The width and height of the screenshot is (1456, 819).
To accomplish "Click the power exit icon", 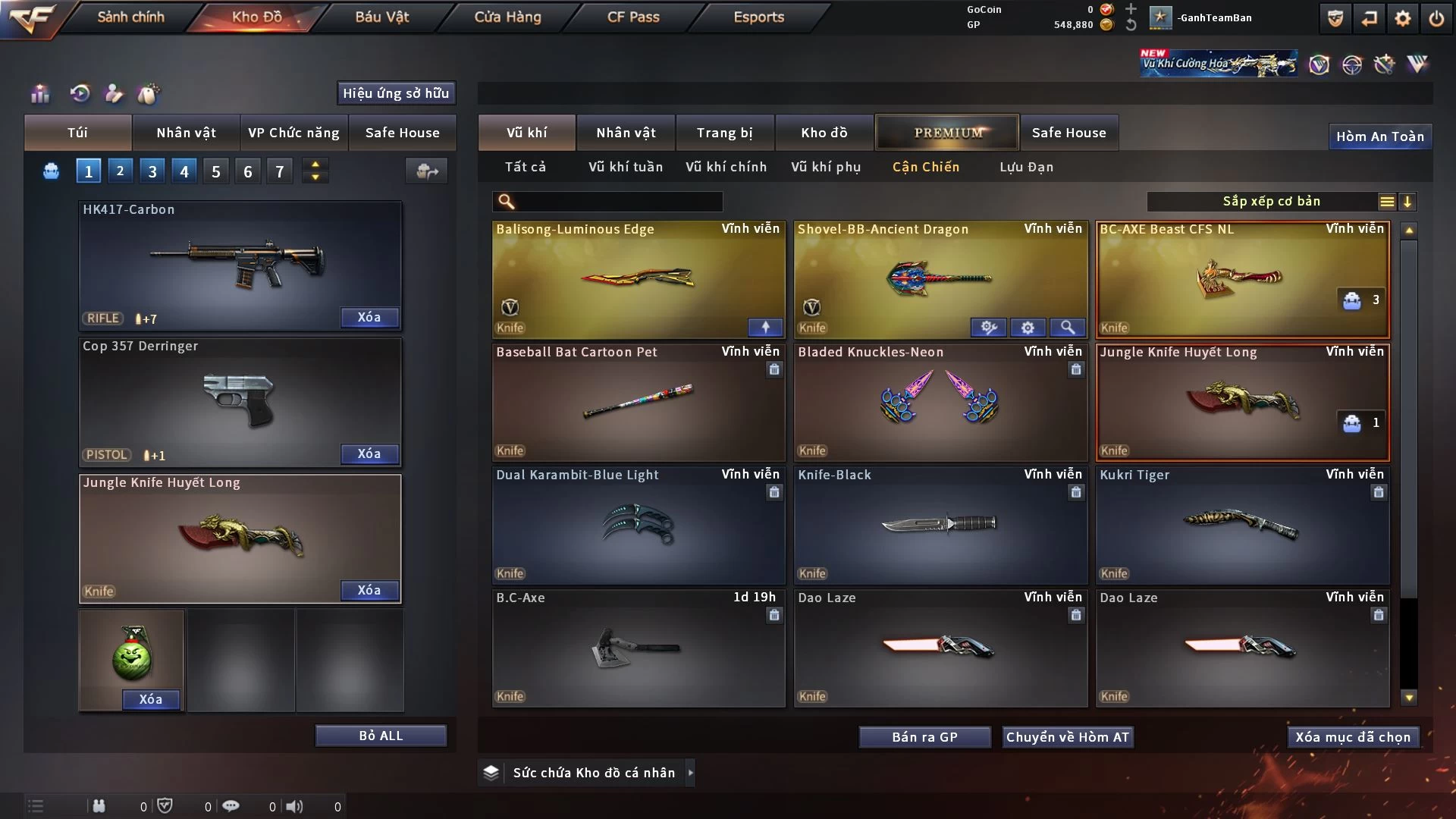I will coord(1436,18).
